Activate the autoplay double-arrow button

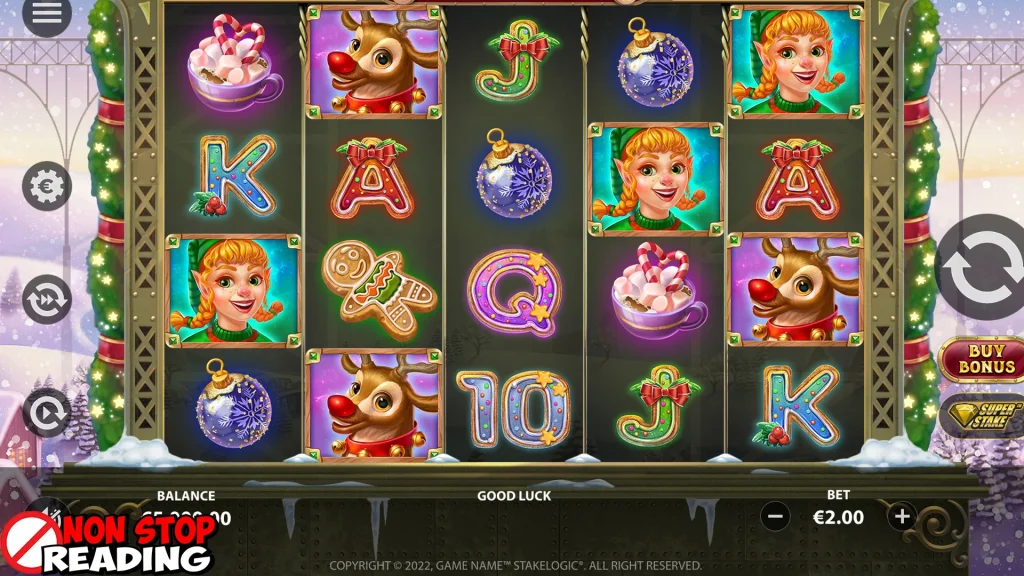(47, 299)
